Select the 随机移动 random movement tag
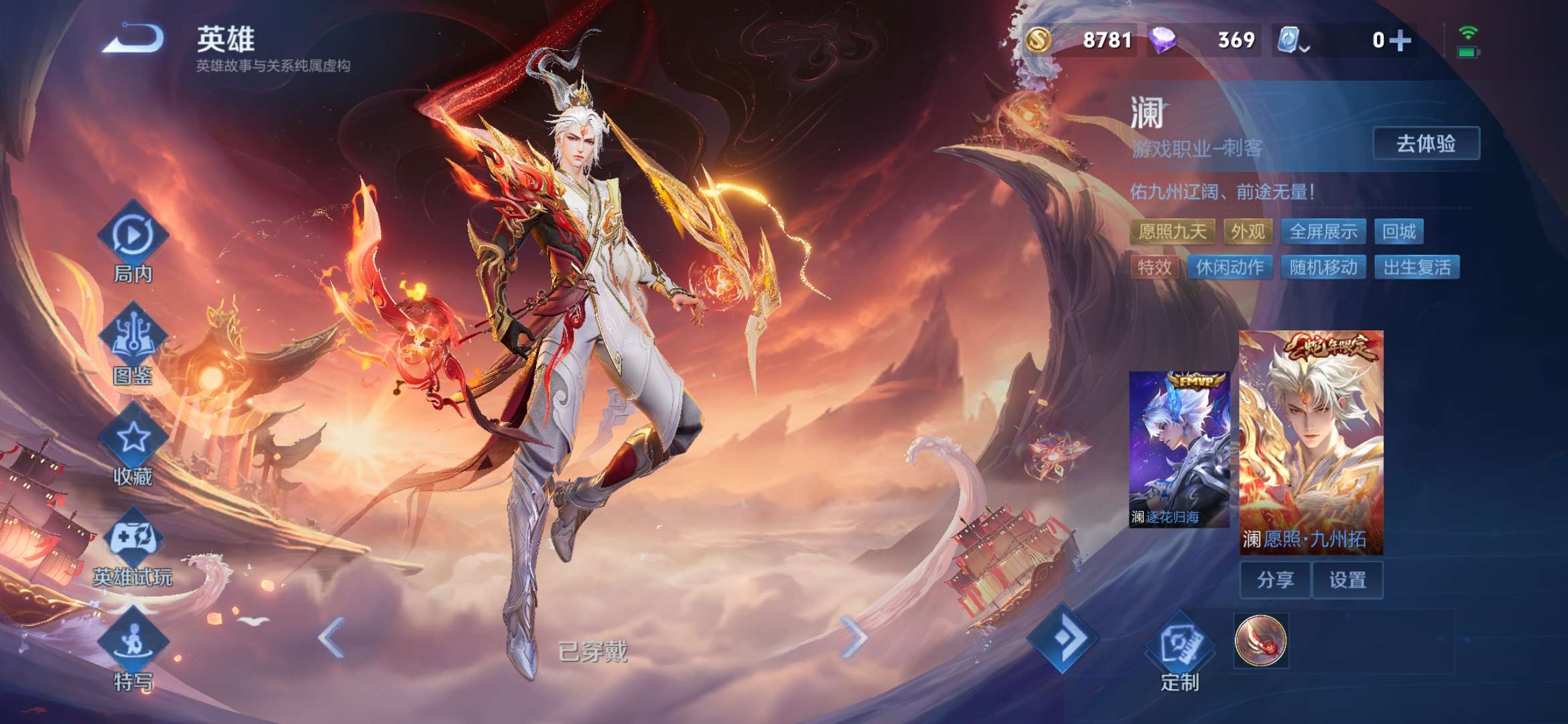The width and height of the screenshot is (1568, 724). pos(1323,267)
